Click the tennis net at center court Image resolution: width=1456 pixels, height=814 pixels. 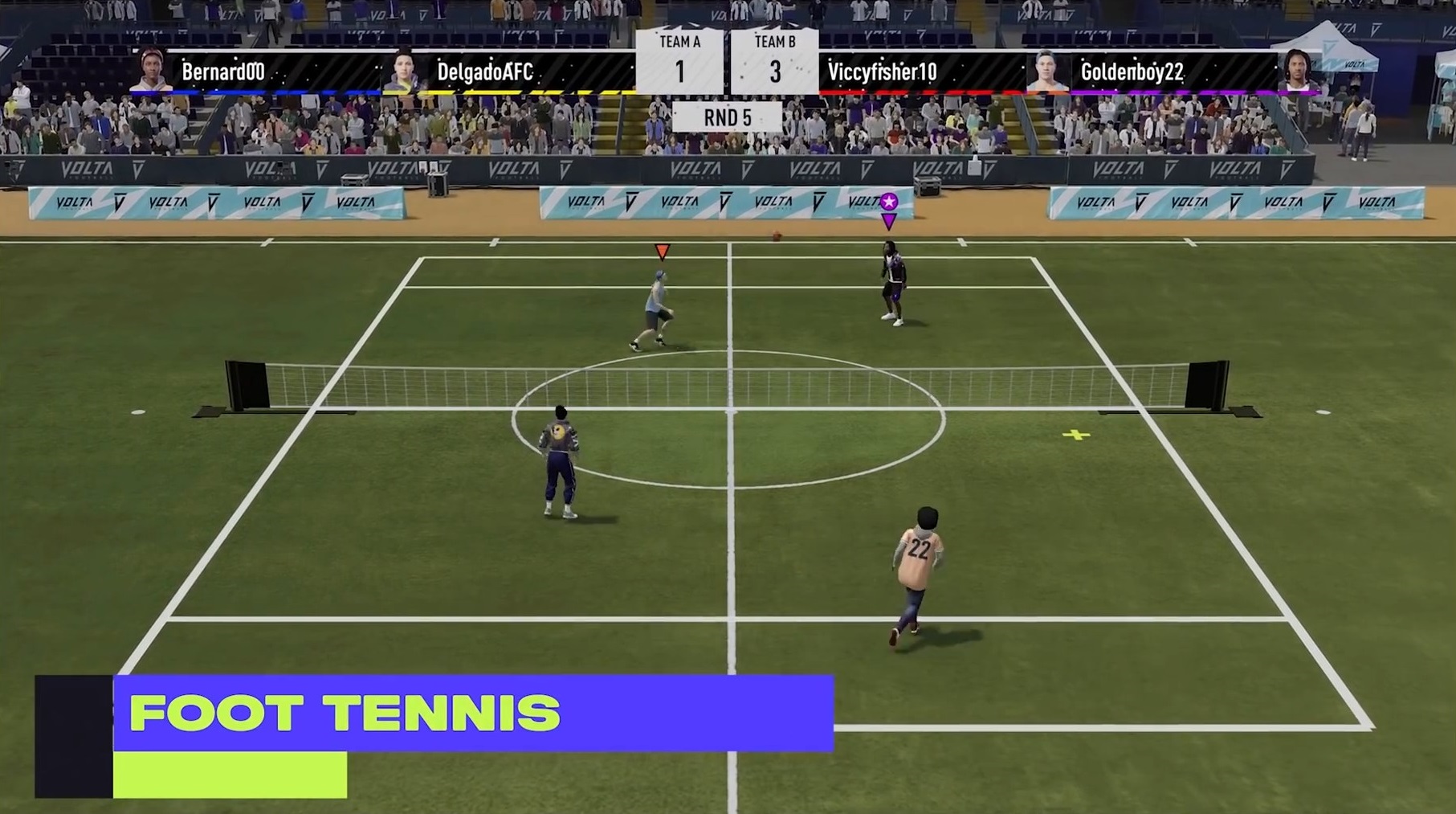pyautogui.click(x=728, y=386)
